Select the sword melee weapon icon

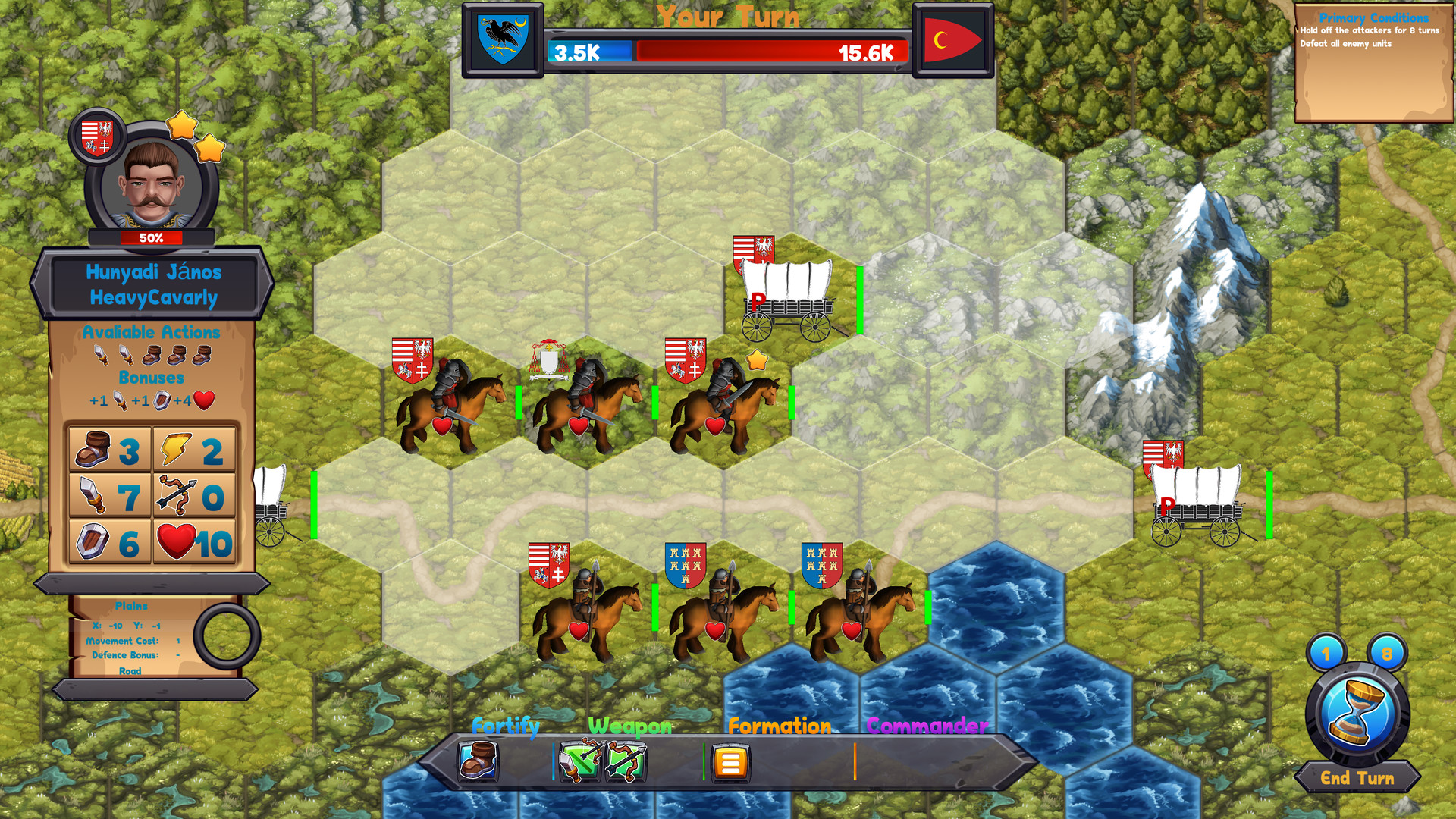579,762
